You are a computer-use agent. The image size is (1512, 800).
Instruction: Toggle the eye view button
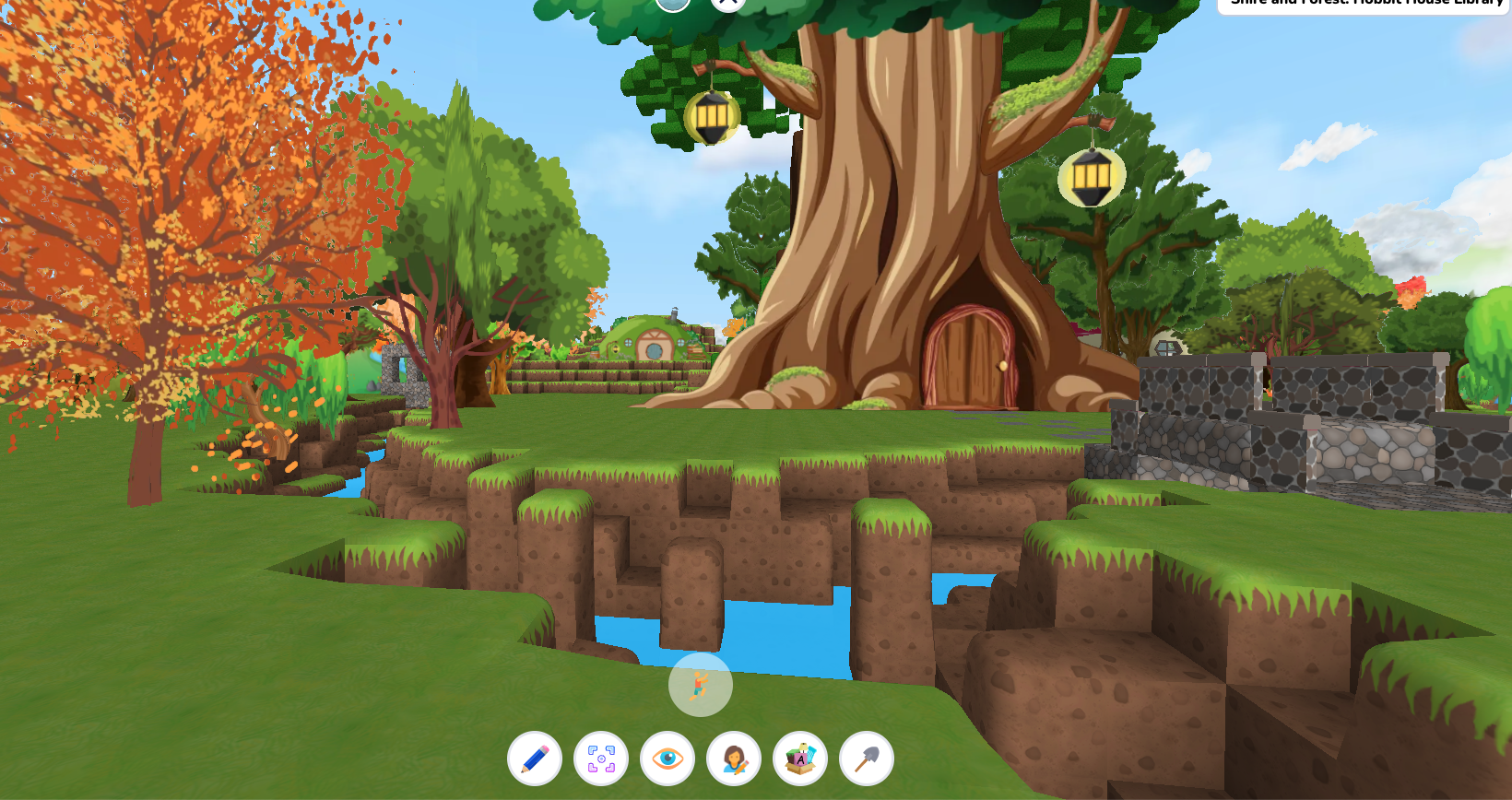coord(667,759)
